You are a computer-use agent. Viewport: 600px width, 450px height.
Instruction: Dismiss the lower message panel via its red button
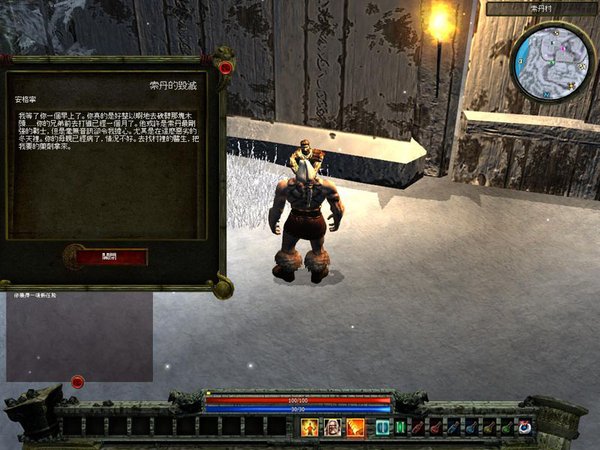point(77,382)
